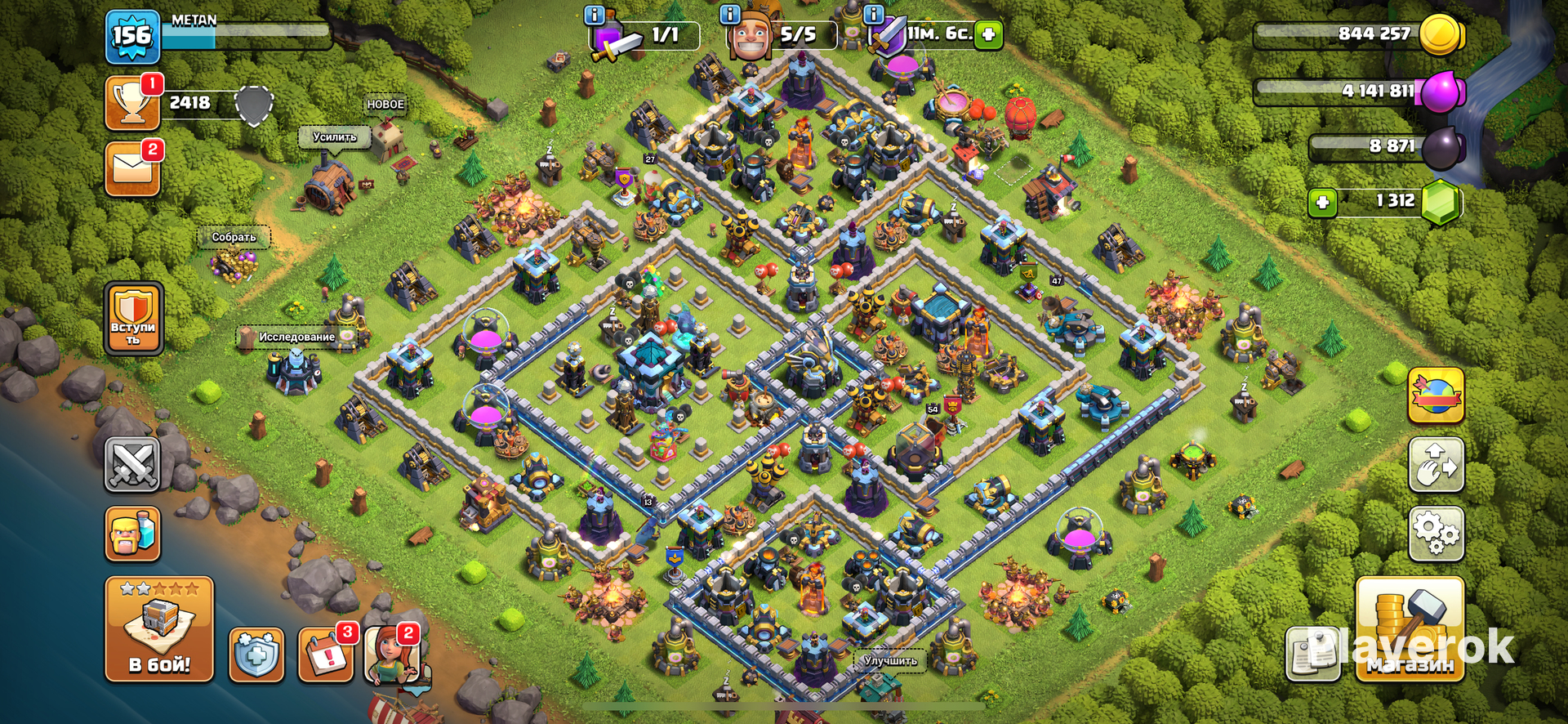
Task: Open the trophy league panel
Action: [x=132, y=104]
